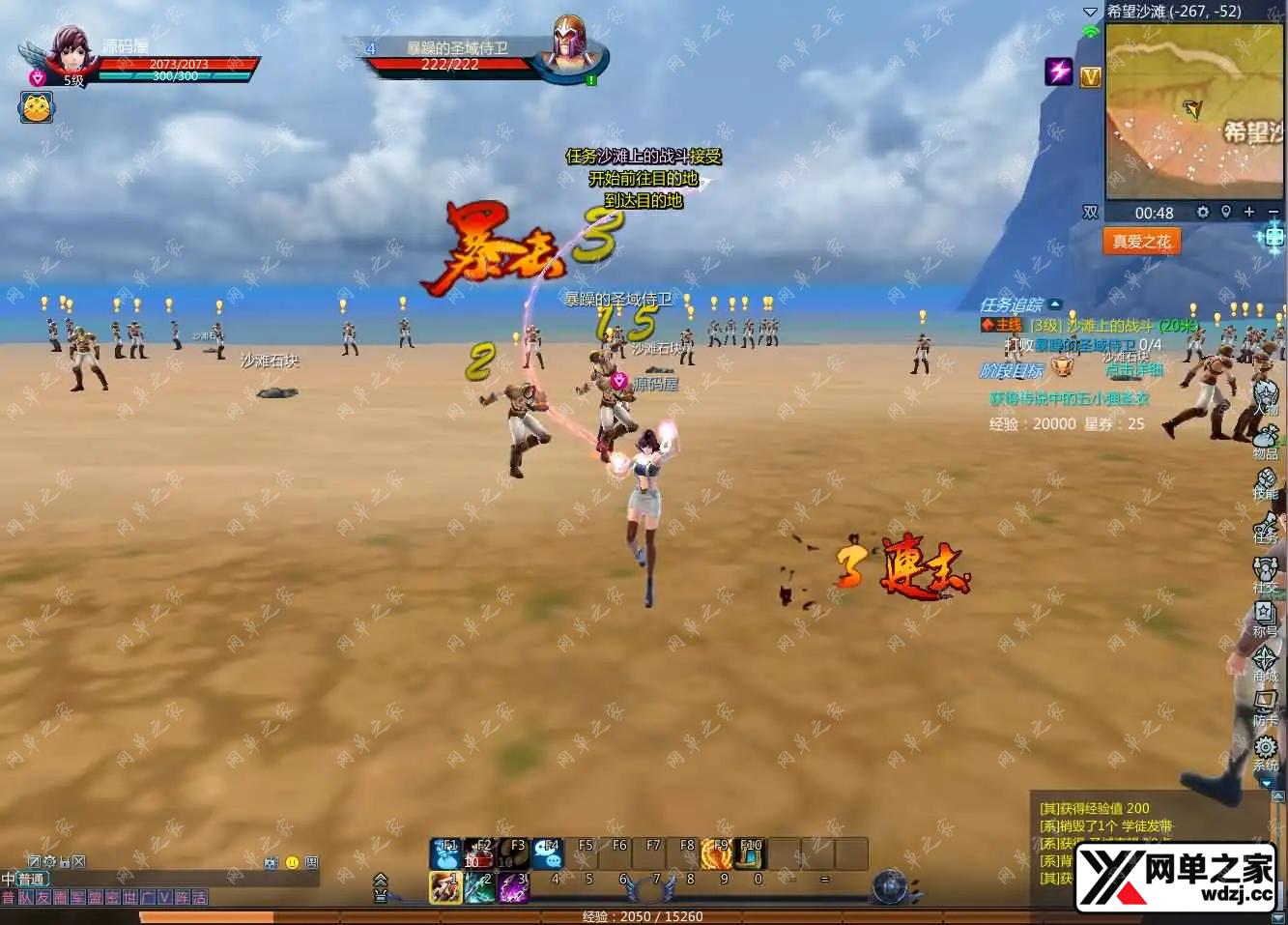Viewport: 1288px width, 925px height.
Task: Click the minimap location pin button
Action: 1226,212
